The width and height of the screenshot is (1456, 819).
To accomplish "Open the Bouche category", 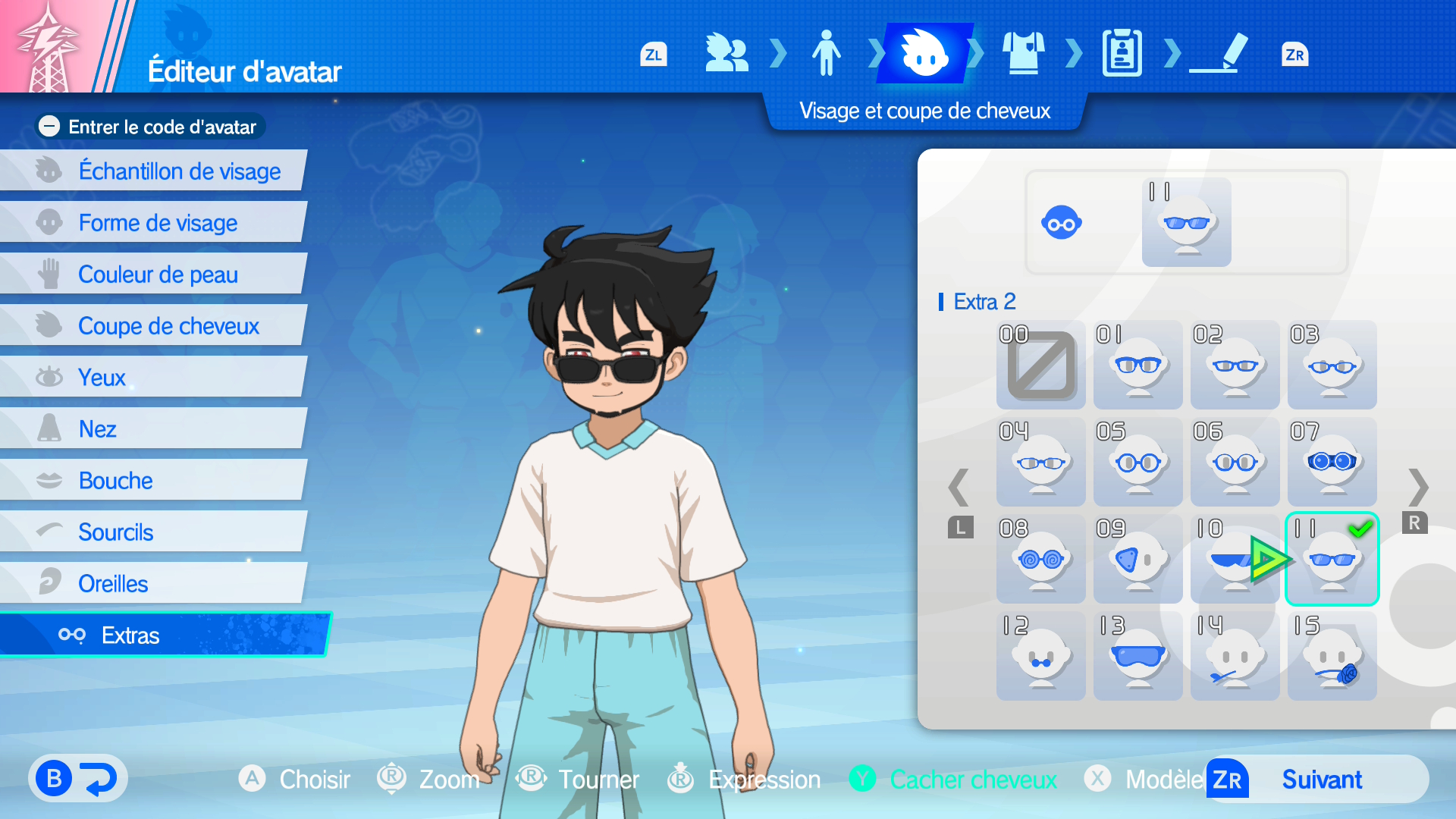I will tap(115, 481).
